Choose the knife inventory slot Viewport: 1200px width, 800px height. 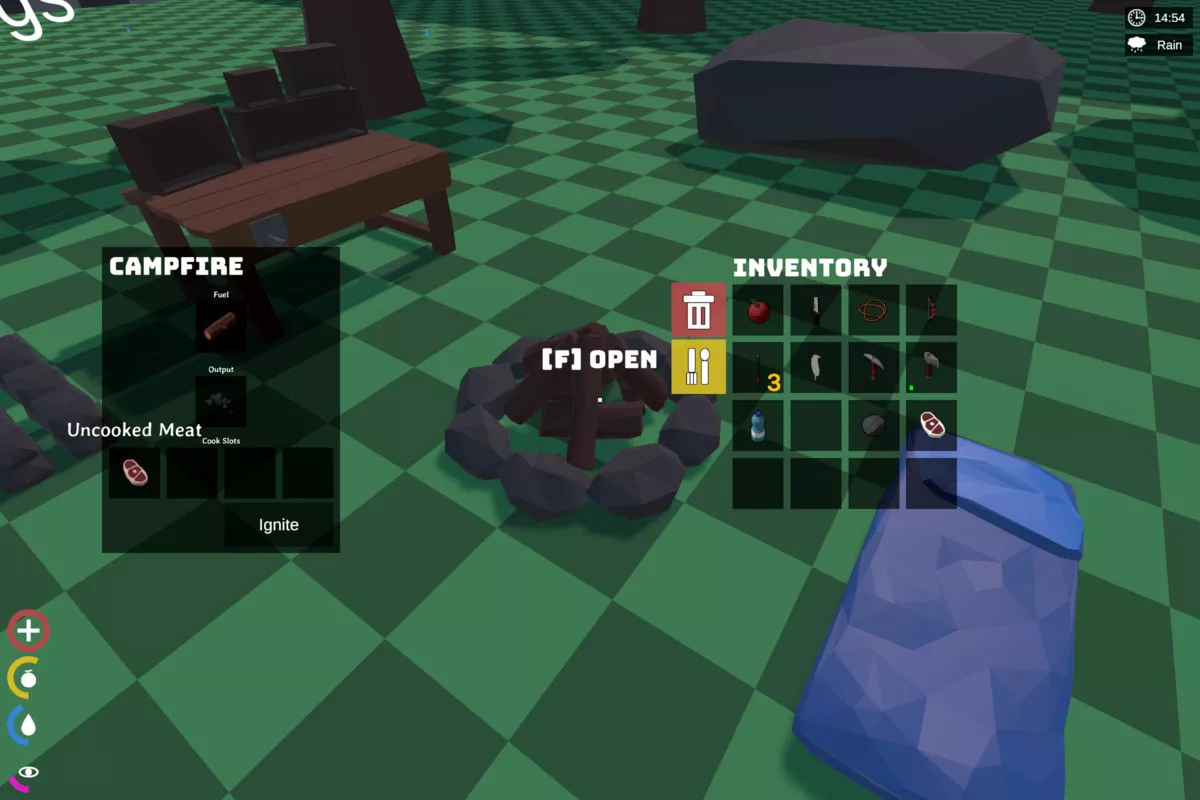click(816, 310)
